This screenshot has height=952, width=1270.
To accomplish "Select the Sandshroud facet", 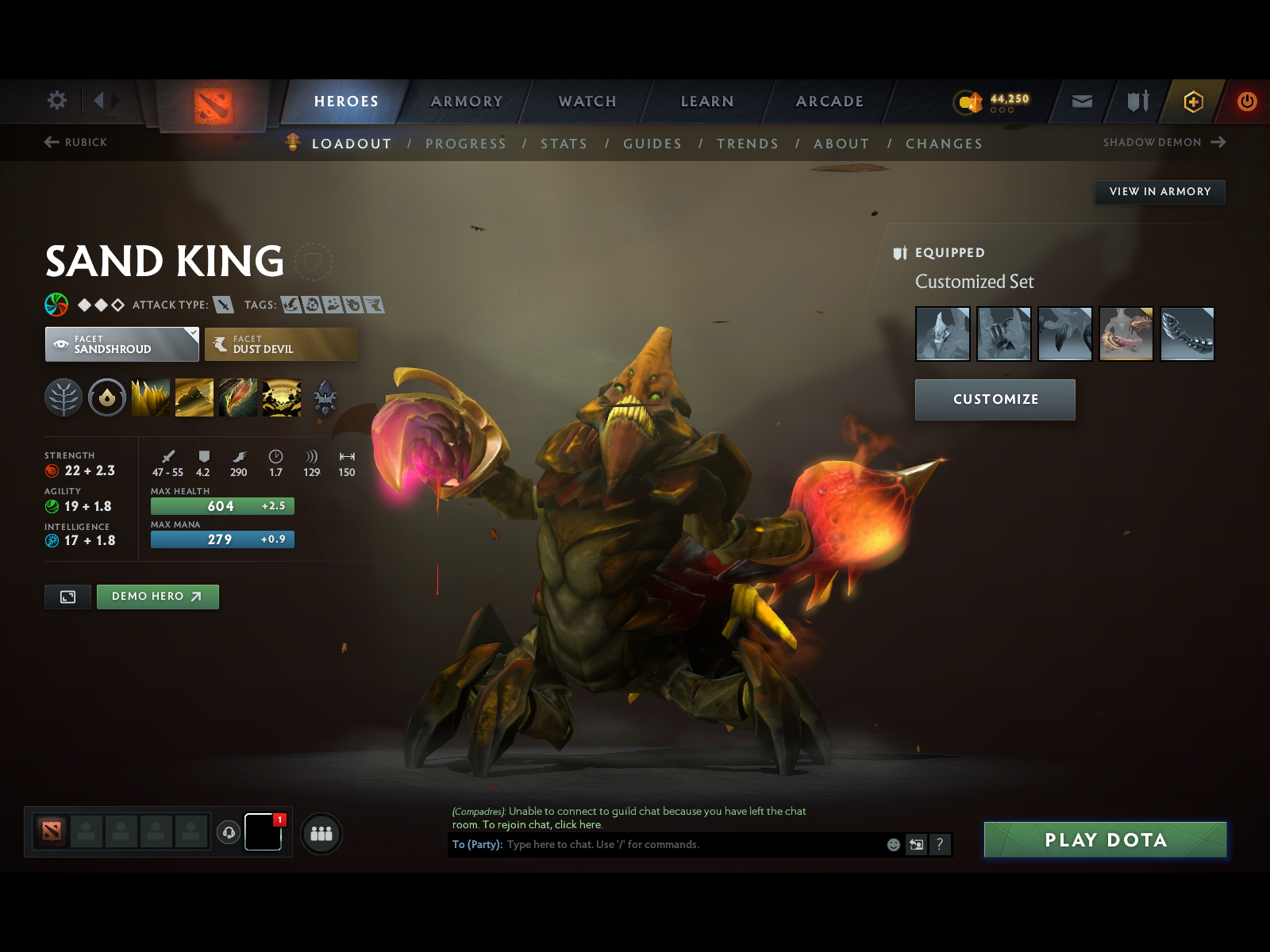I will click(x=121, y=344).
